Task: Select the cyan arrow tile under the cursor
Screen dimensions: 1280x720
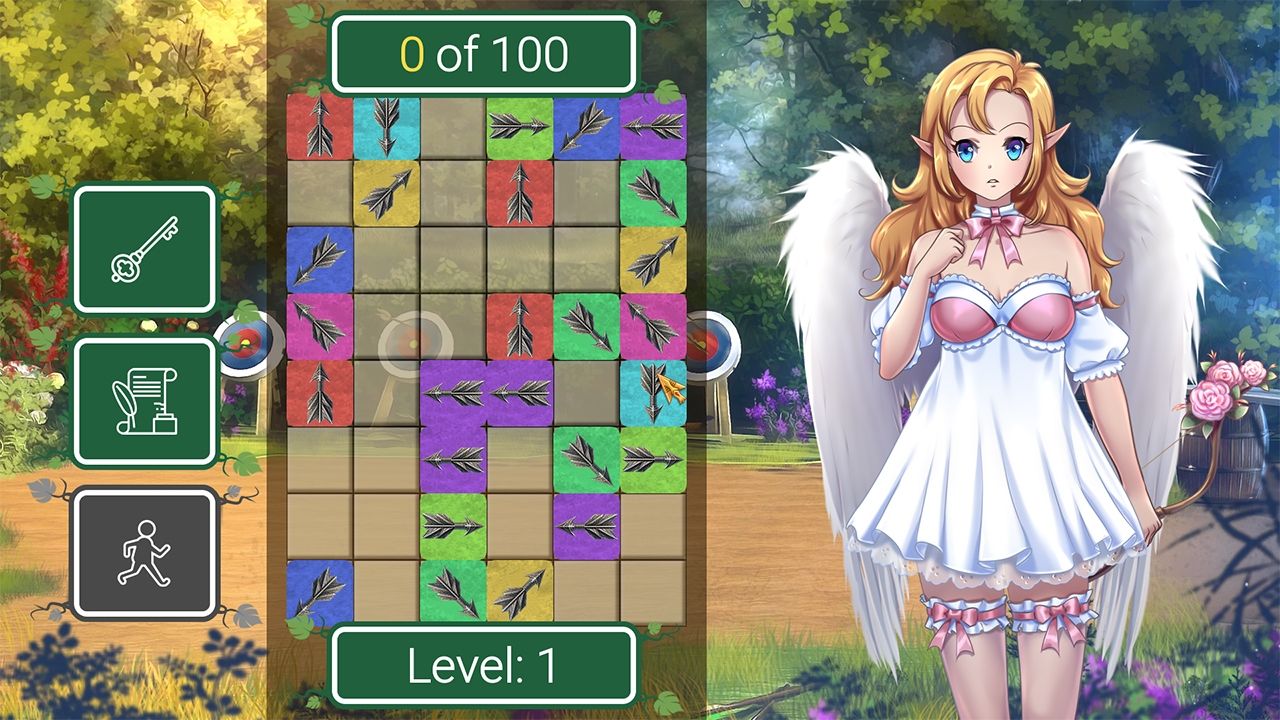Action: pyautogui.click(x=652, y=392)
